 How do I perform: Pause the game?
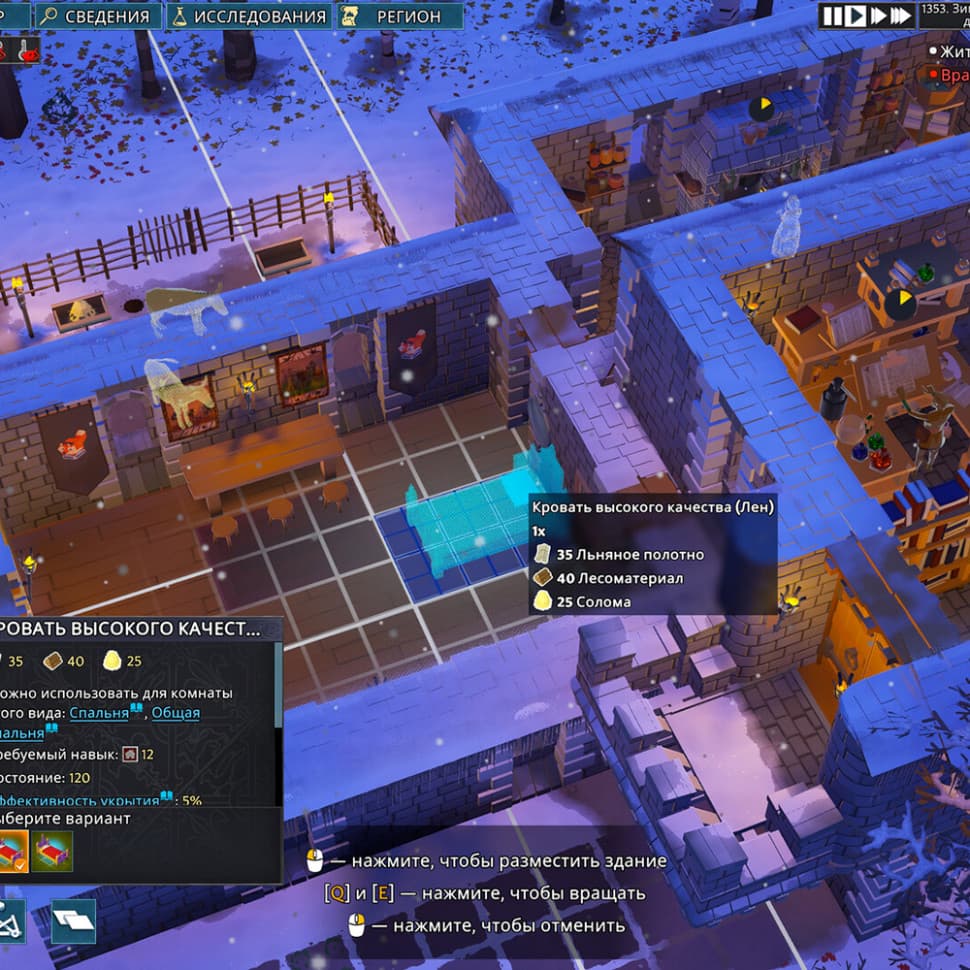point(833,15)
